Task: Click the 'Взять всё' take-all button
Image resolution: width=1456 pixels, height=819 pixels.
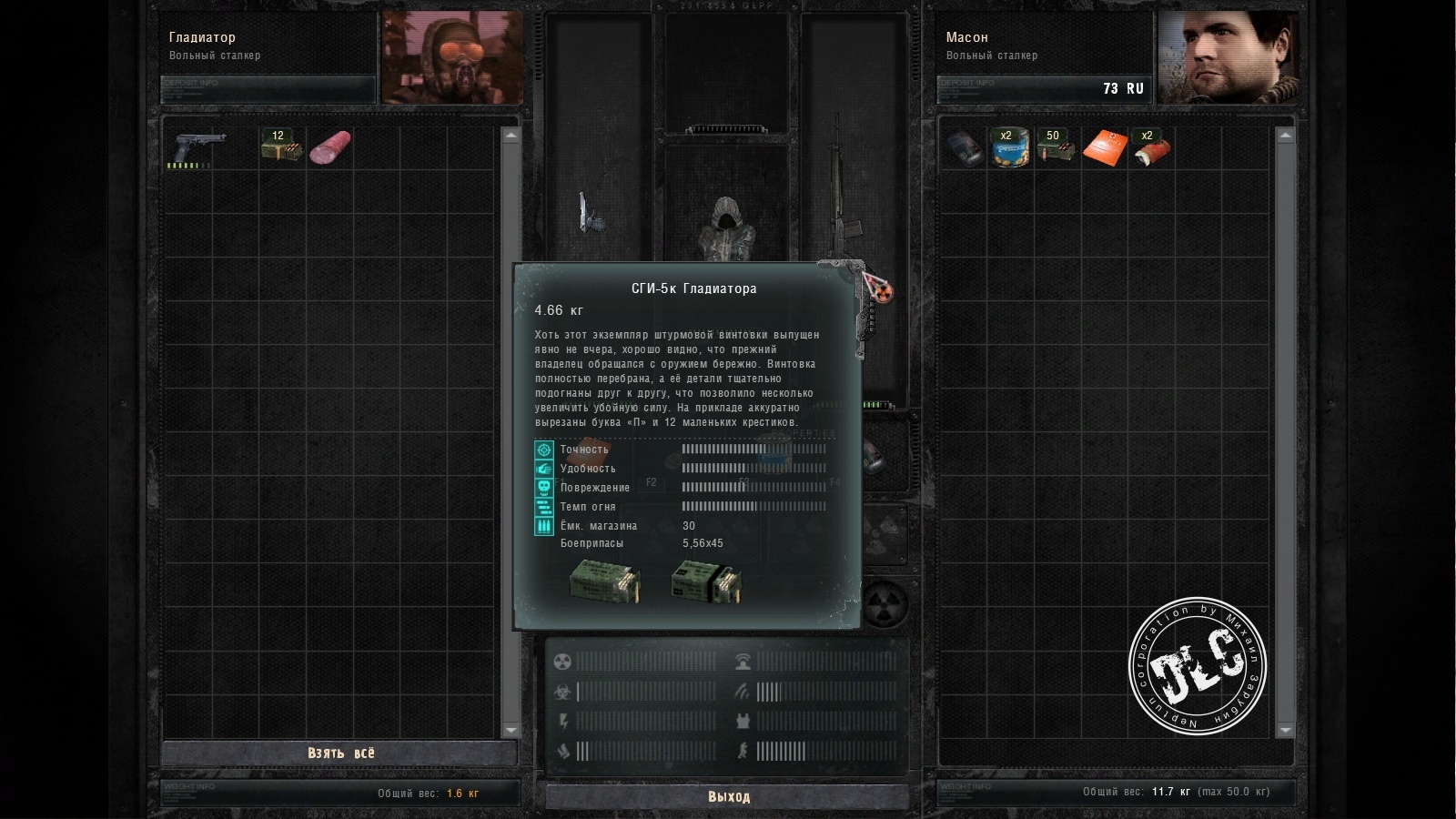Action: [x=340, y=753]
